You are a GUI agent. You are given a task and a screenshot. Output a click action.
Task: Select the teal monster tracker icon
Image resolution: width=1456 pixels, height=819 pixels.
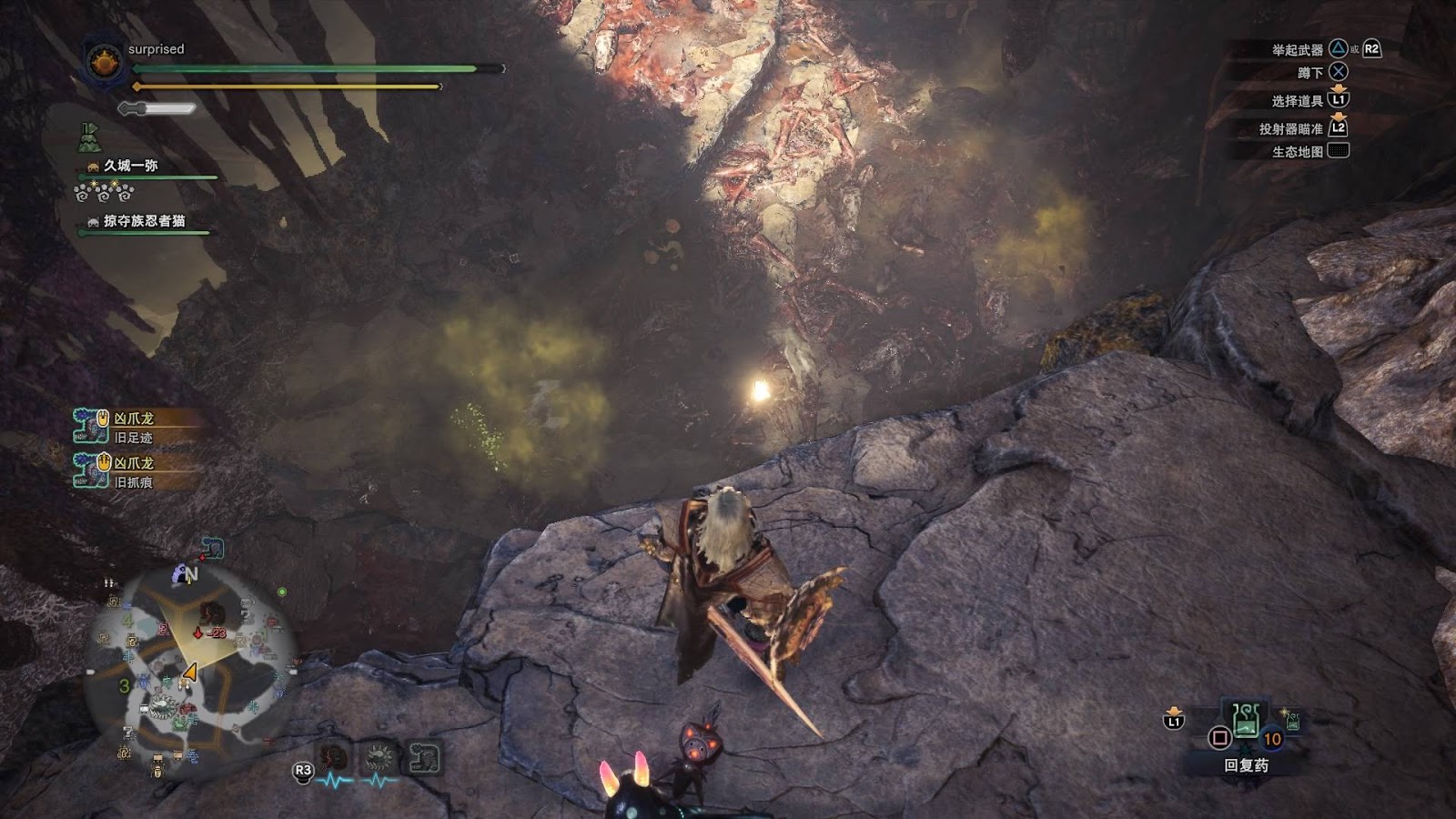click(423, 757)
